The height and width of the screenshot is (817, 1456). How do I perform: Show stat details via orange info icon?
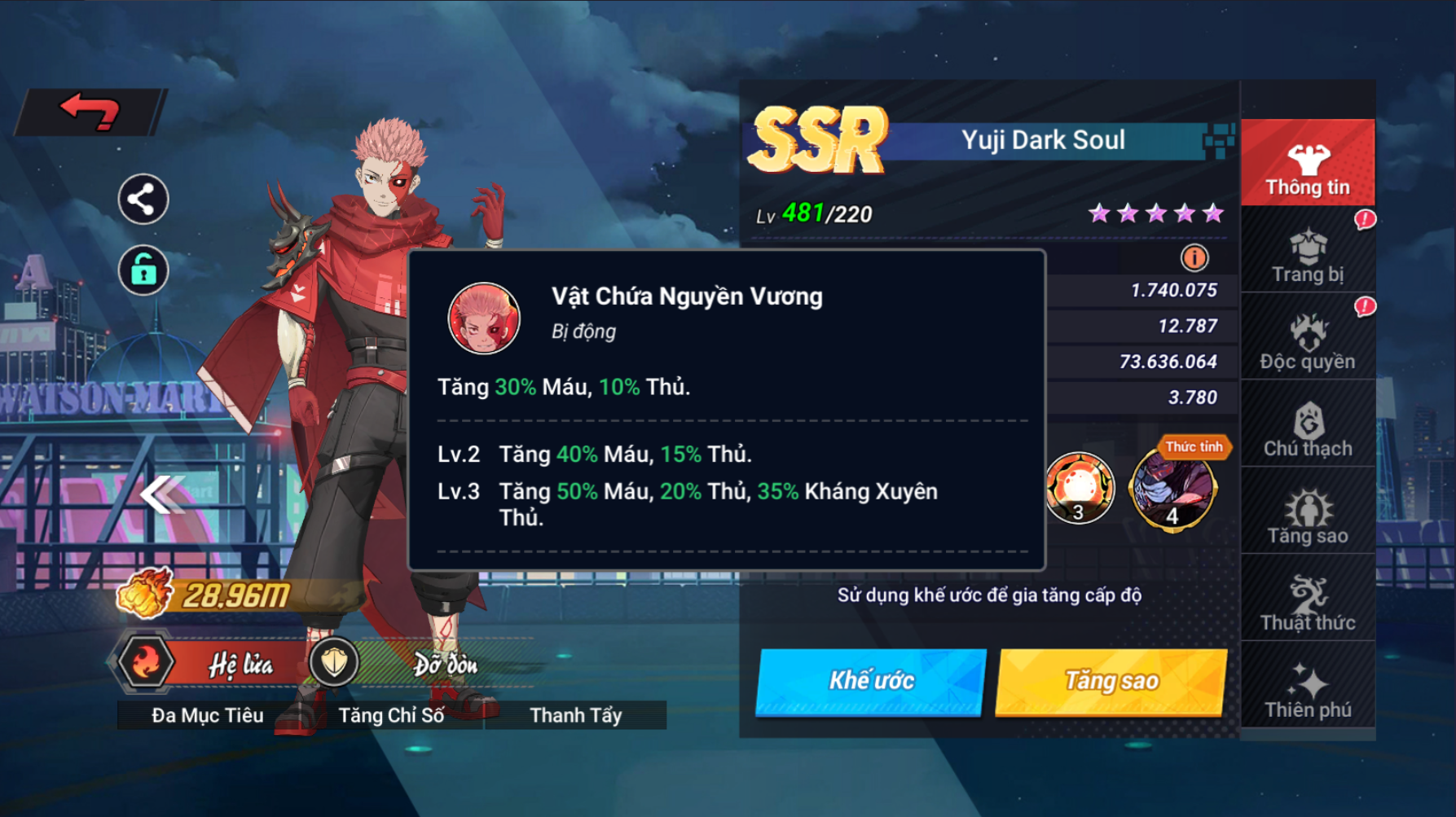tap(1194, 258)
